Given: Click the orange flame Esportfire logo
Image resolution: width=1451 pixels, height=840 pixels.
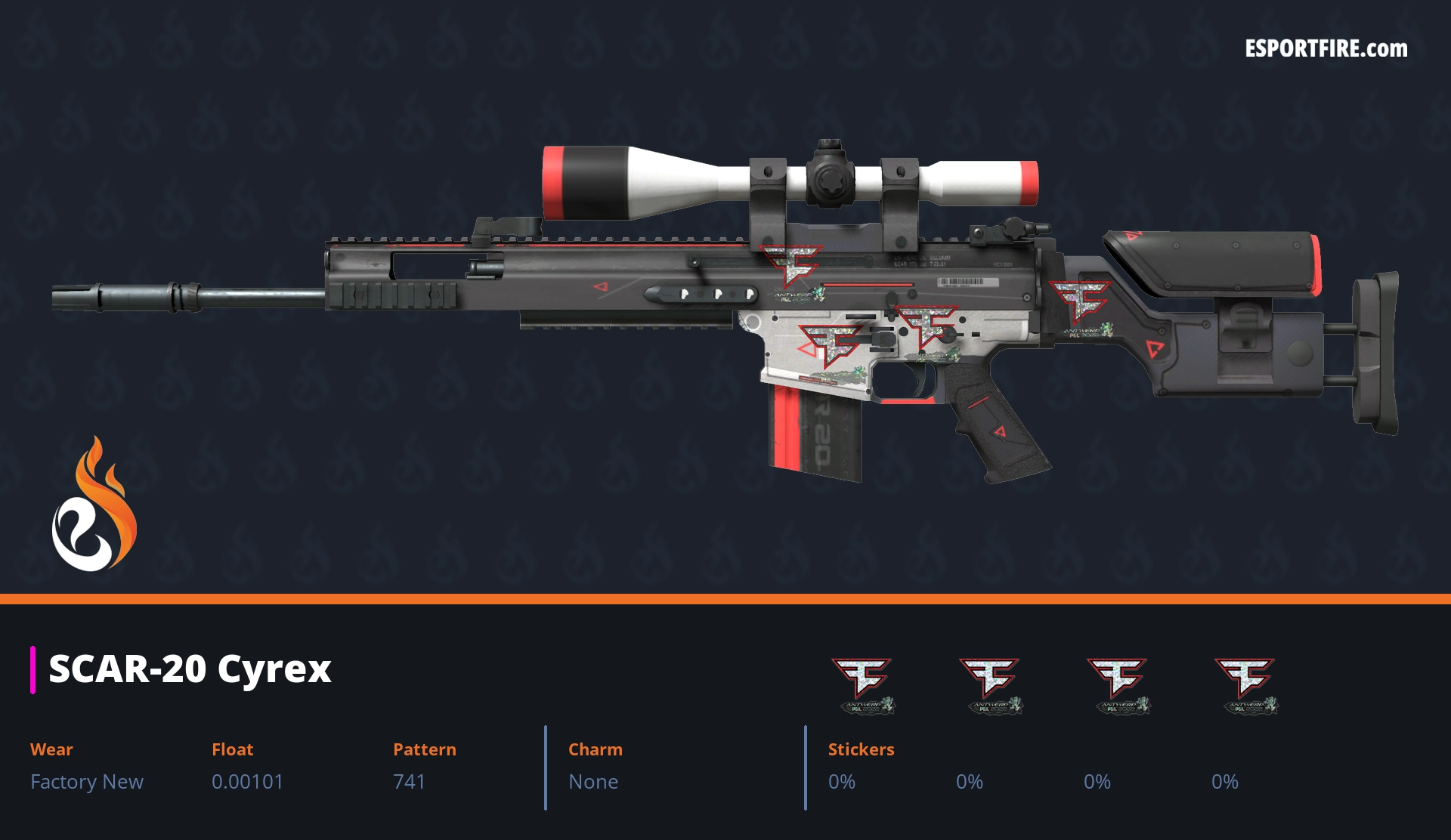Looking at the screenshot, I should click(94, 505).
